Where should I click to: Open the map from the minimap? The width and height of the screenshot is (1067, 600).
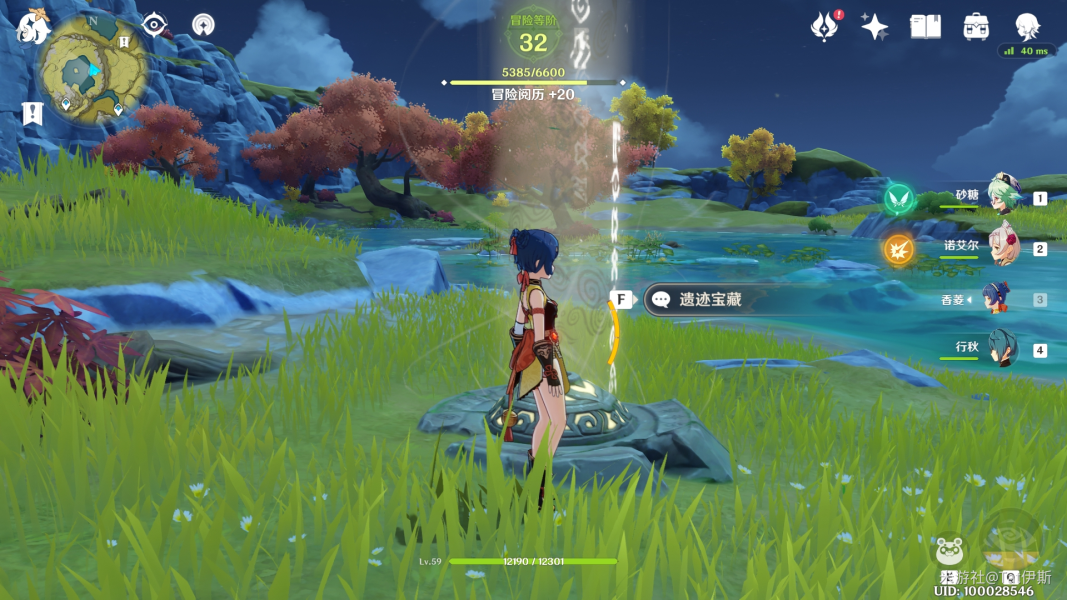click(93, 70)
